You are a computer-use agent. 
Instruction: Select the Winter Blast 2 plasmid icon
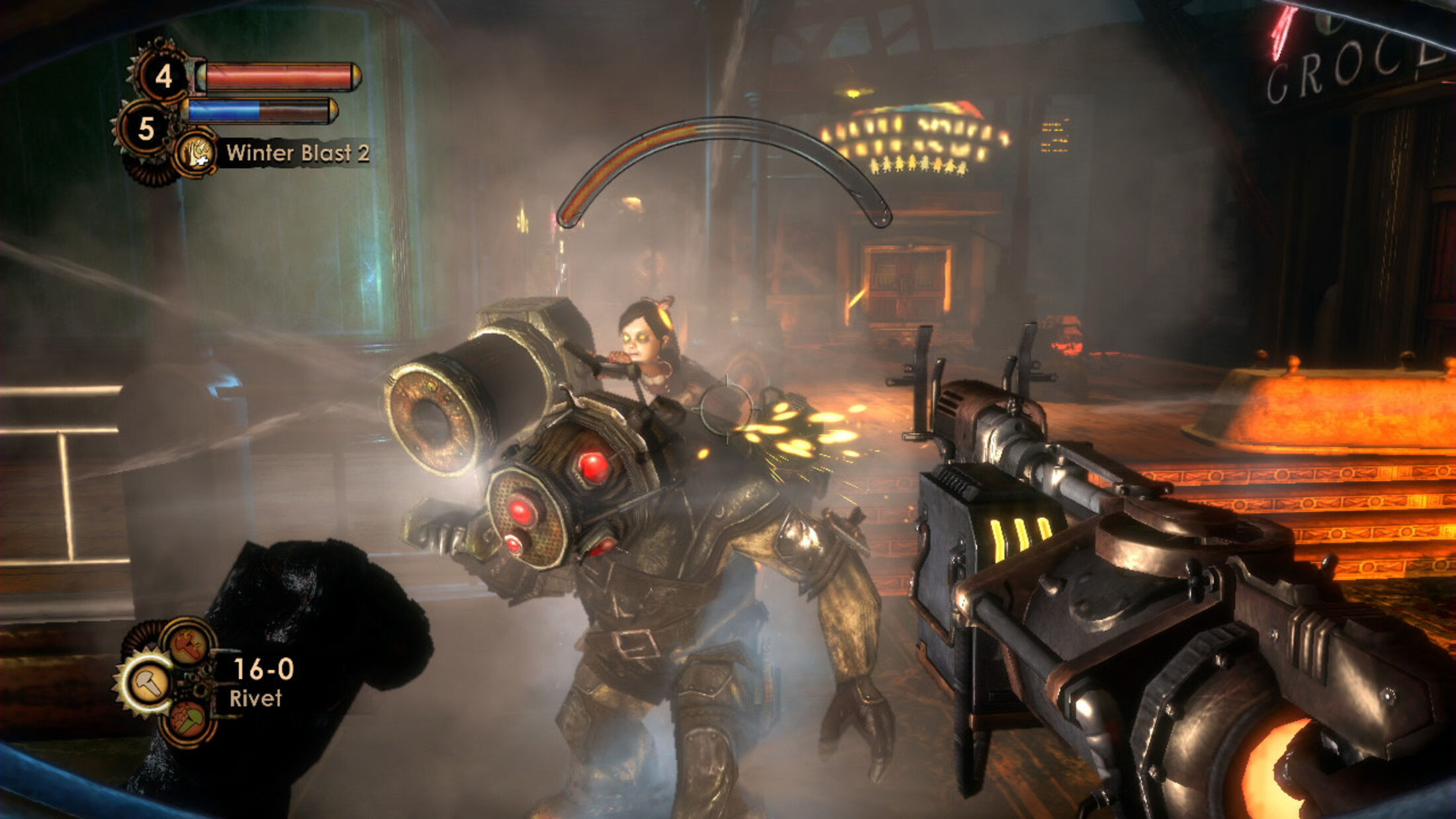tap(196, 153)
